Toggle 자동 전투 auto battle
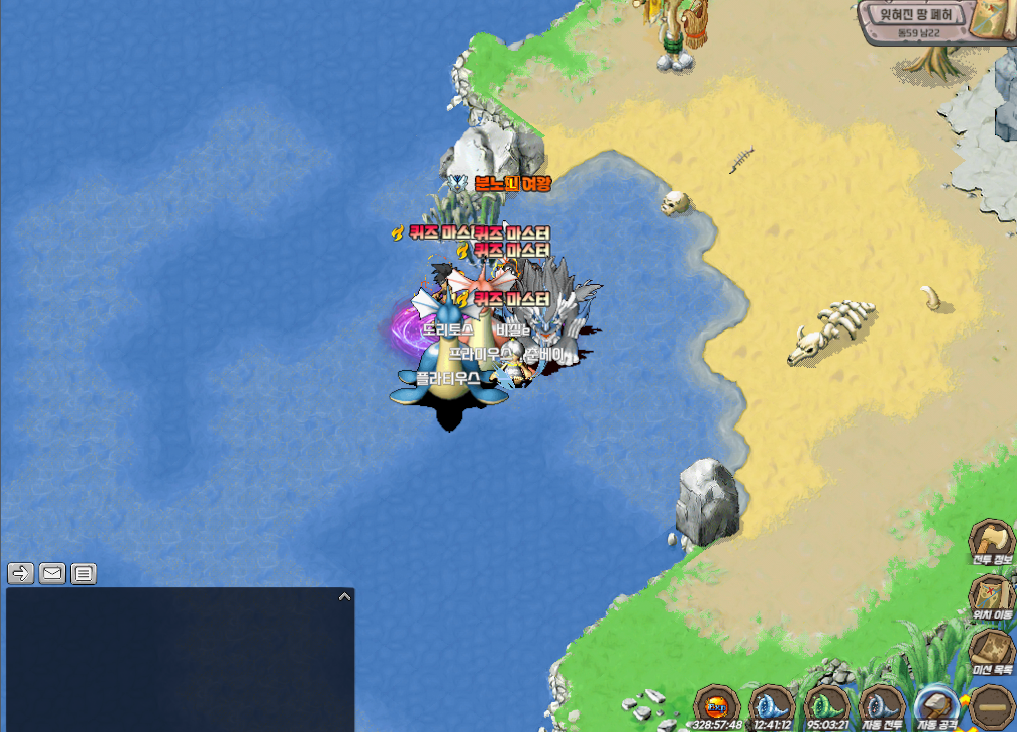This screenshot has height=732, width=1017. 883,705
